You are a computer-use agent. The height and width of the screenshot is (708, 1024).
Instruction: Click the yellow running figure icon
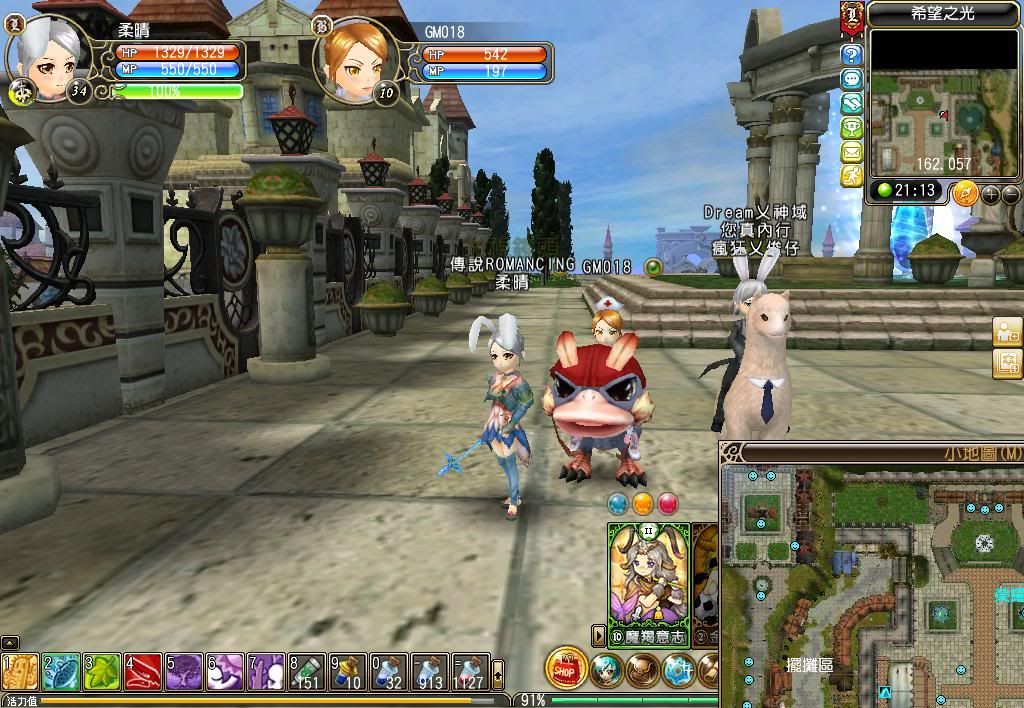point(852,175)
